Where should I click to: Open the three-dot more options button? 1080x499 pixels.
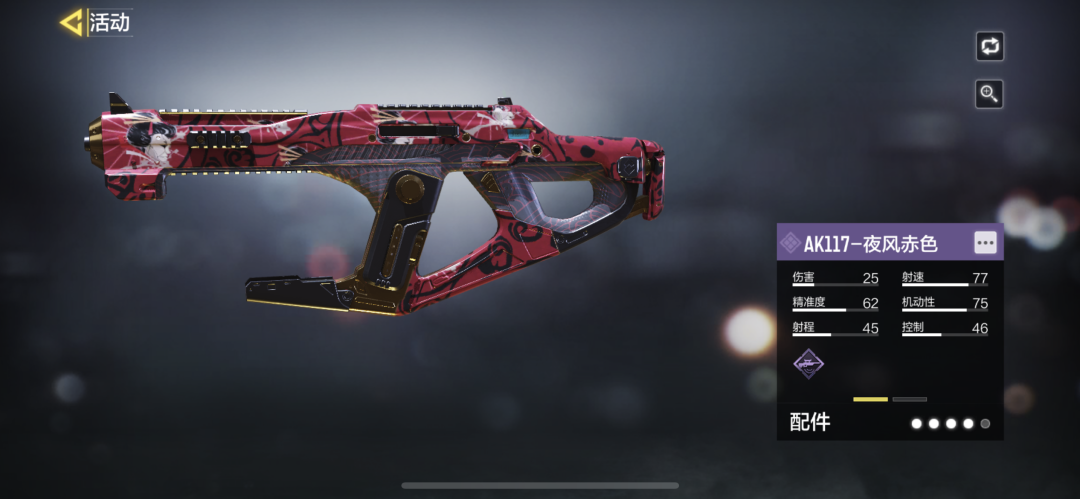(985, 243)
